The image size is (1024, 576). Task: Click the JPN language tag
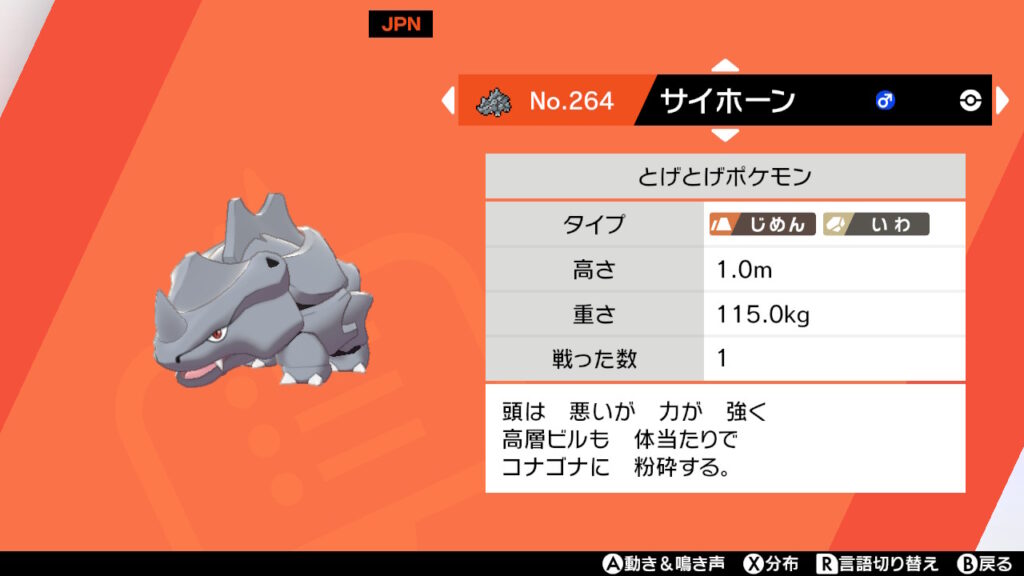pos(400,25)
